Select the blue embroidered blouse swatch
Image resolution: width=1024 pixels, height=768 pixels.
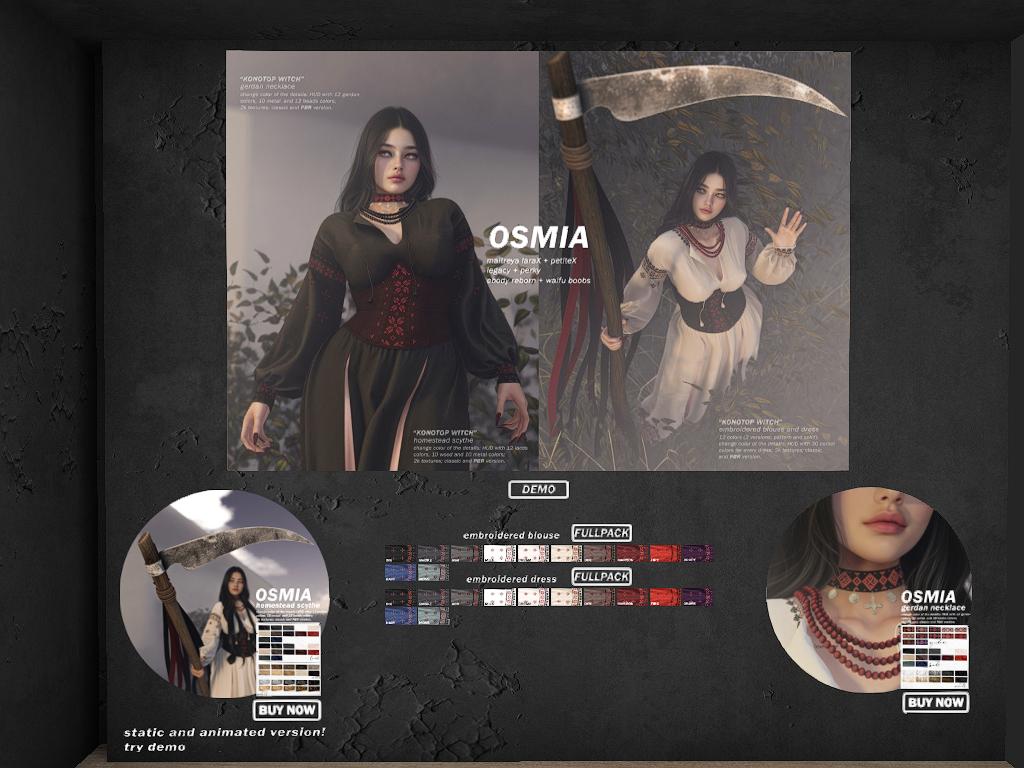[400, 572]
